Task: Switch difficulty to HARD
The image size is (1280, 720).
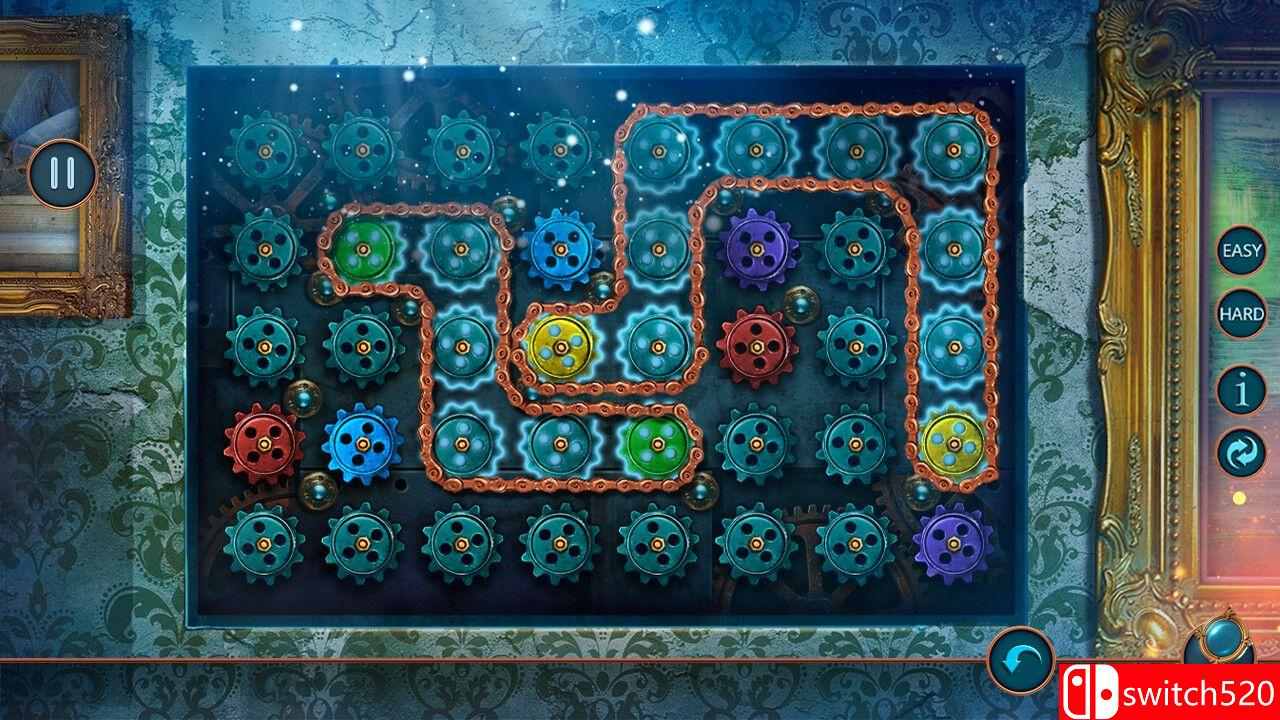Action: tap(1239, 313)
